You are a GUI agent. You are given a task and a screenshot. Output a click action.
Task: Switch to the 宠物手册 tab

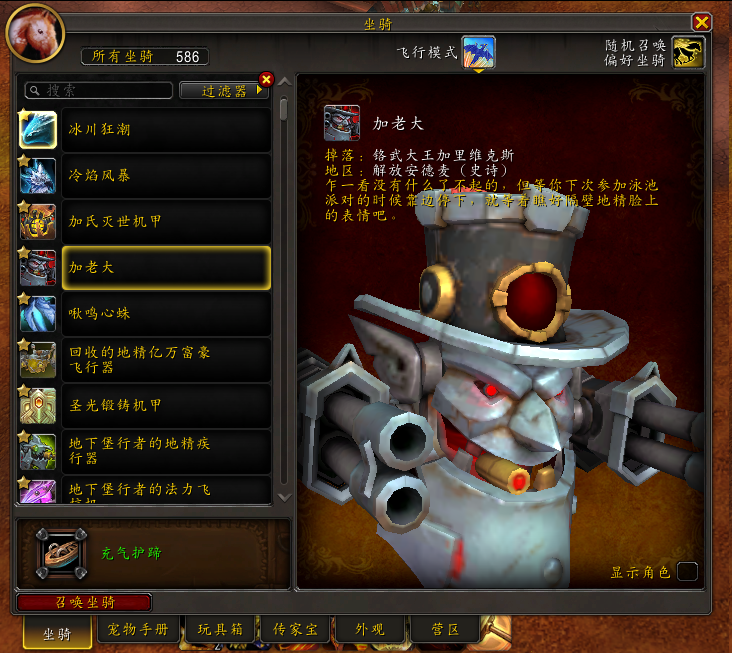click(139, 630)
